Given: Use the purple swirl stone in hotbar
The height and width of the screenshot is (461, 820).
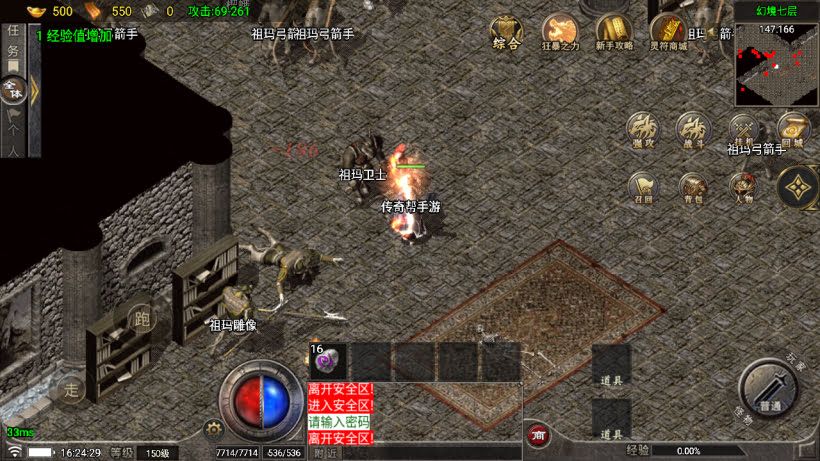Looking at the screenshot, I should point(328,361).
